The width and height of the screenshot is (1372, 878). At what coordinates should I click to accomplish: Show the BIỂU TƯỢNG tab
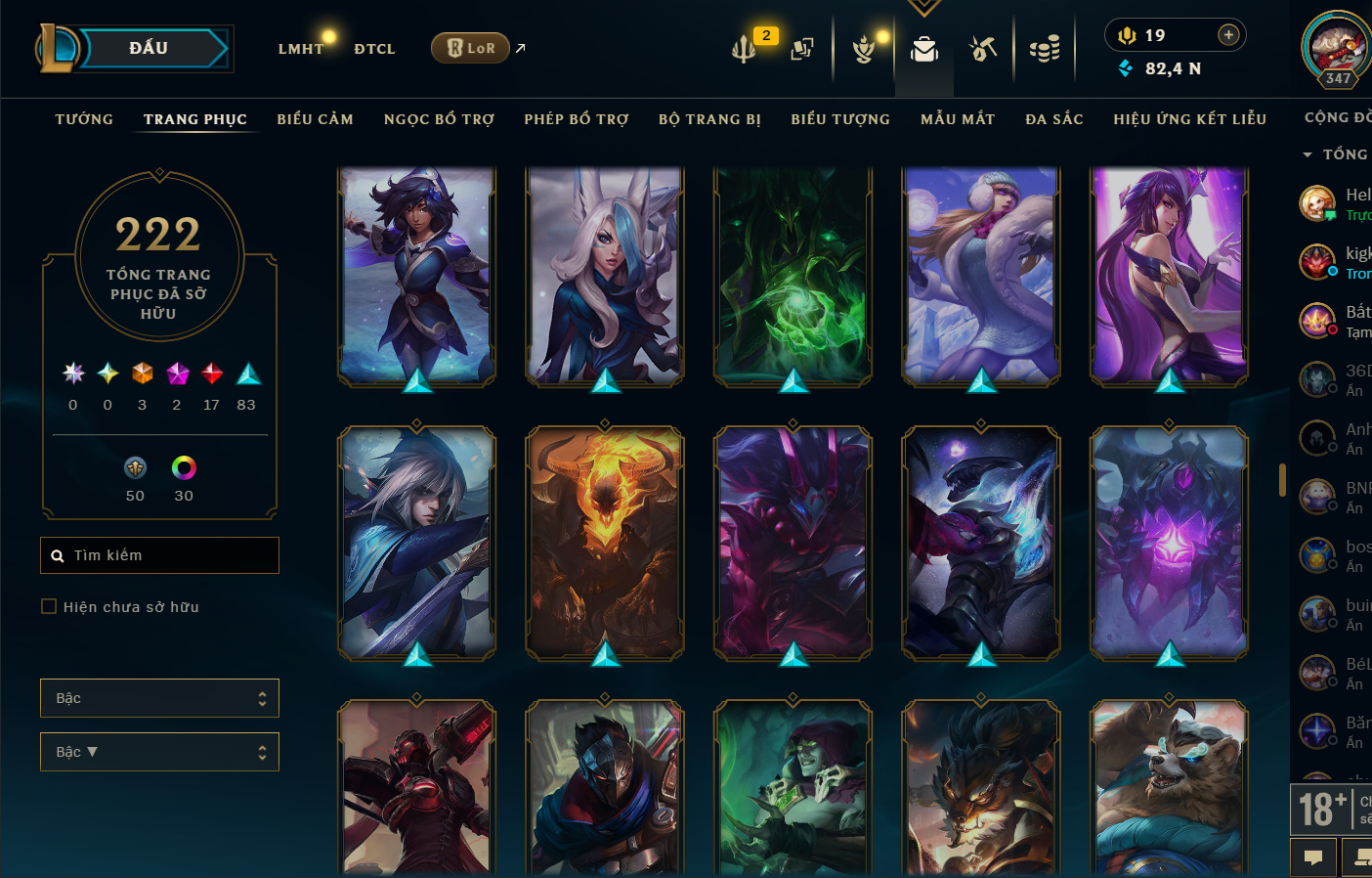840,119
